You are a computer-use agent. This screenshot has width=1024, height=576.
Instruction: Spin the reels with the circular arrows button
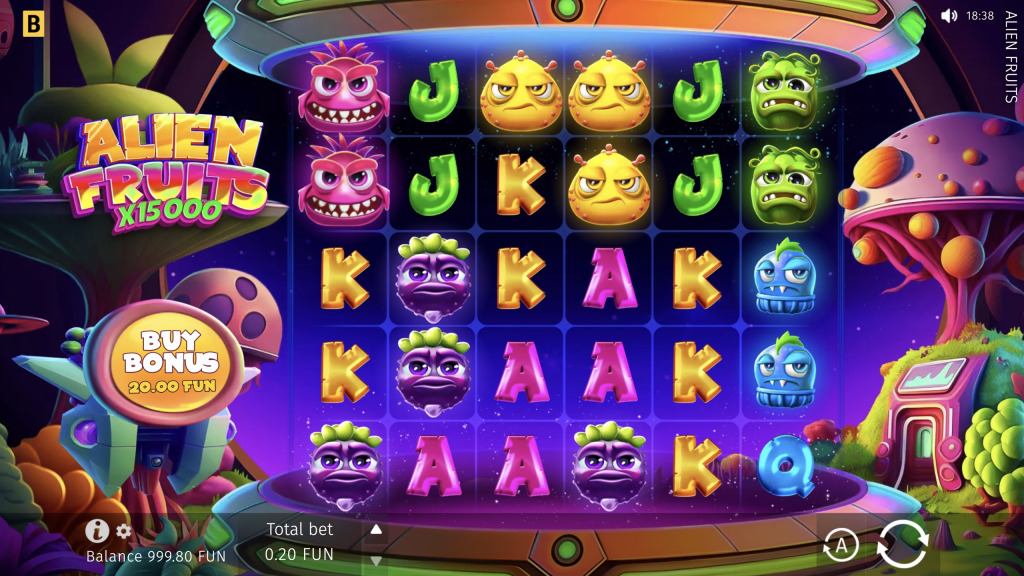click(902, 545)
